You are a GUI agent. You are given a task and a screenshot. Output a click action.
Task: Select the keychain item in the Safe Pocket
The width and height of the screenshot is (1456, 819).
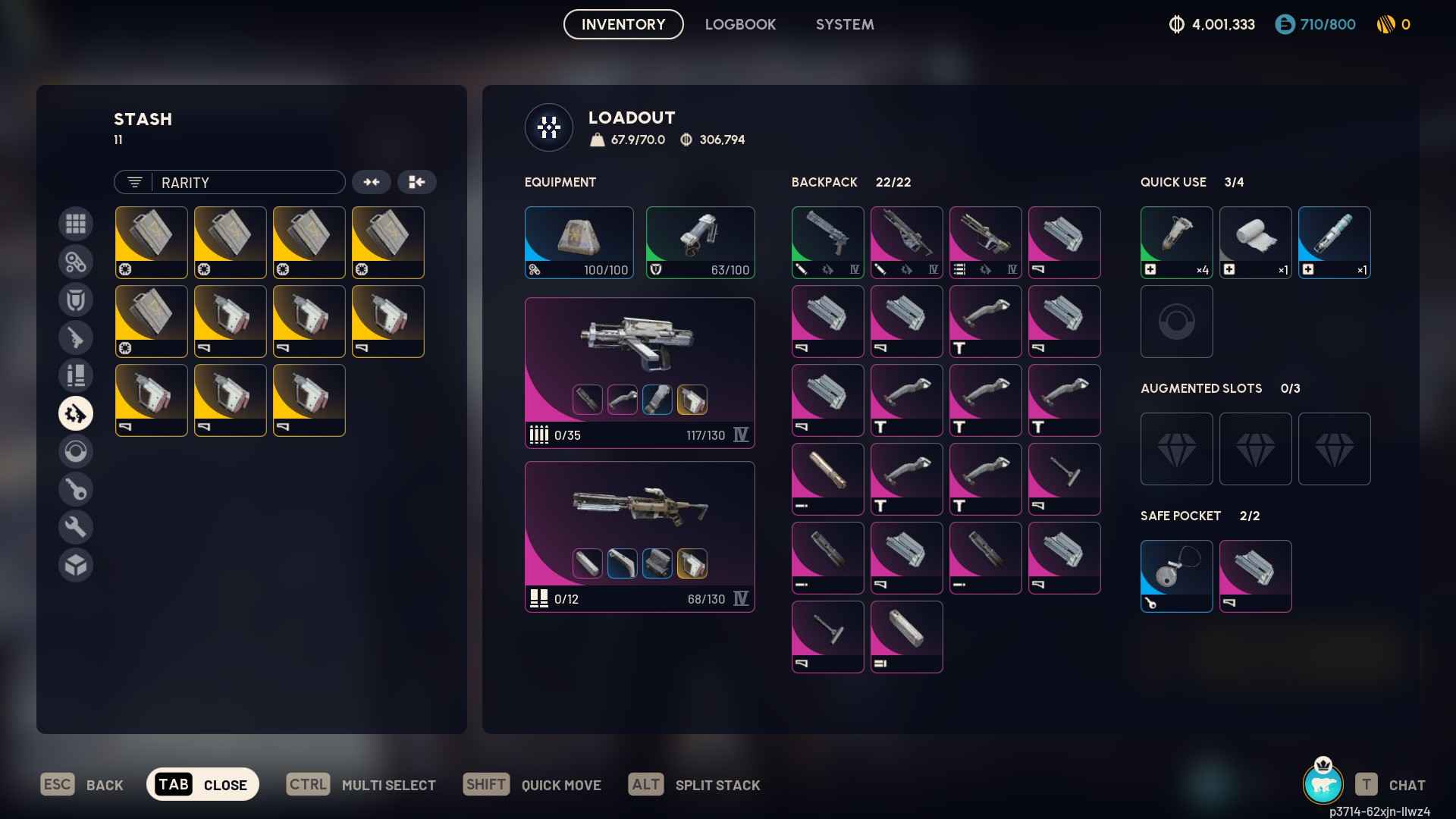tap(1176, 576)
